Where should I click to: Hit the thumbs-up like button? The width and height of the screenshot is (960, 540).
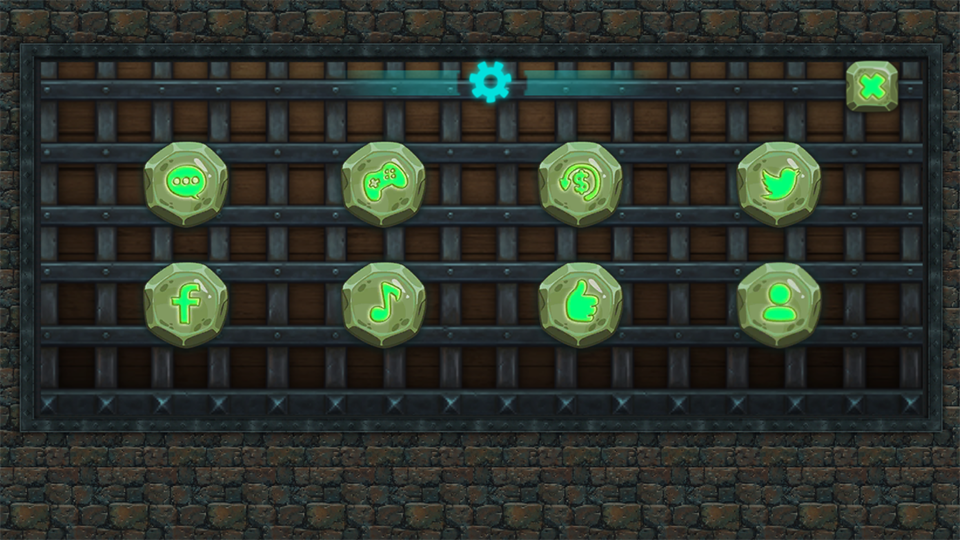581,305
